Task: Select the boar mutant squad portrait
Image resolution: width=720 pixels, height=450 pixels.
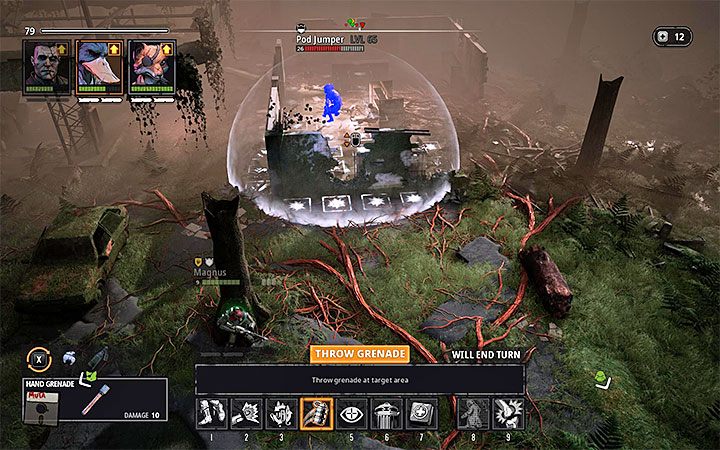Action: tap(152, 66)
